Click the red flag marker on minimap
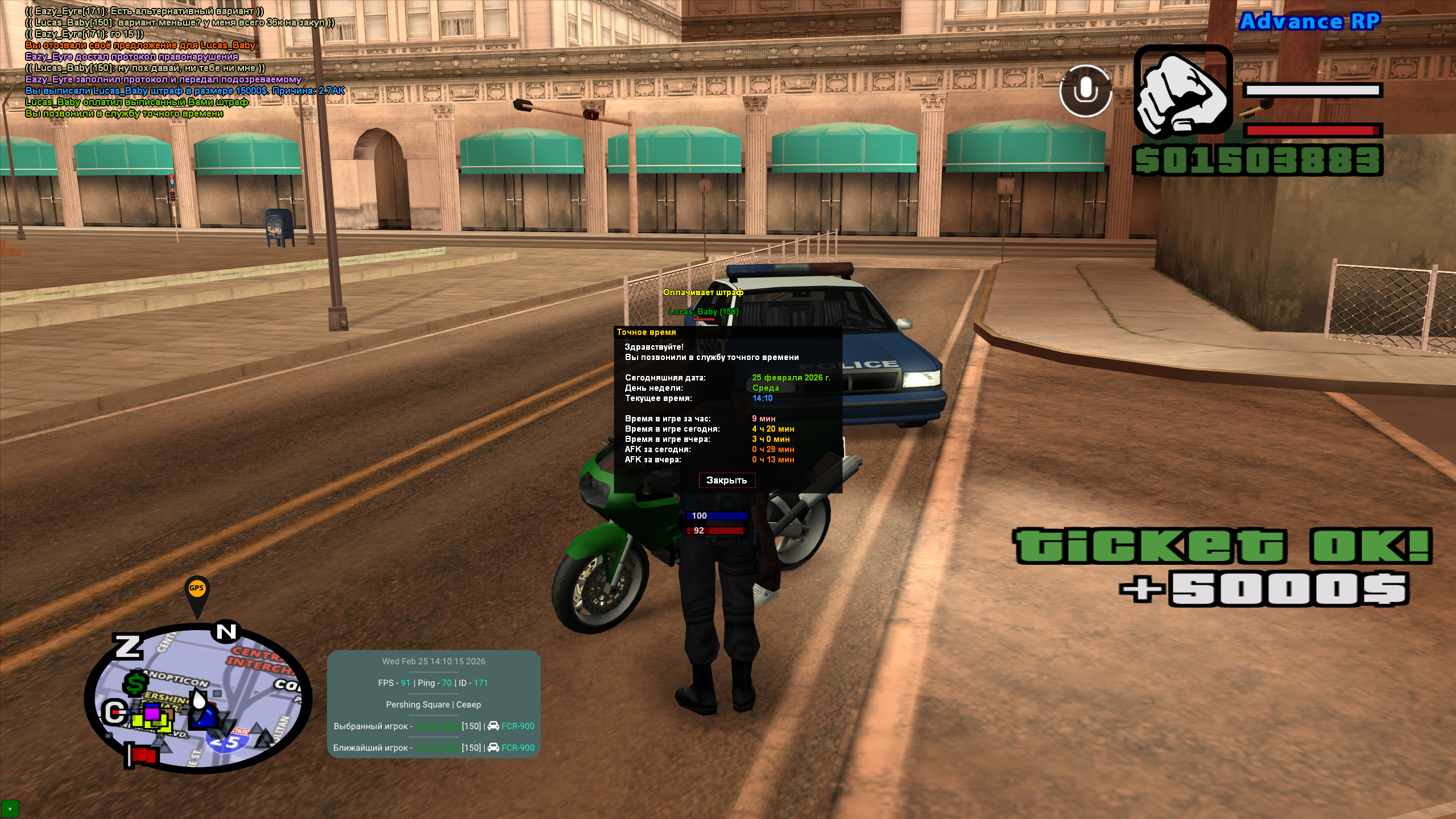1456x819 pixels. pyautogui.click(x=142, y=755)
